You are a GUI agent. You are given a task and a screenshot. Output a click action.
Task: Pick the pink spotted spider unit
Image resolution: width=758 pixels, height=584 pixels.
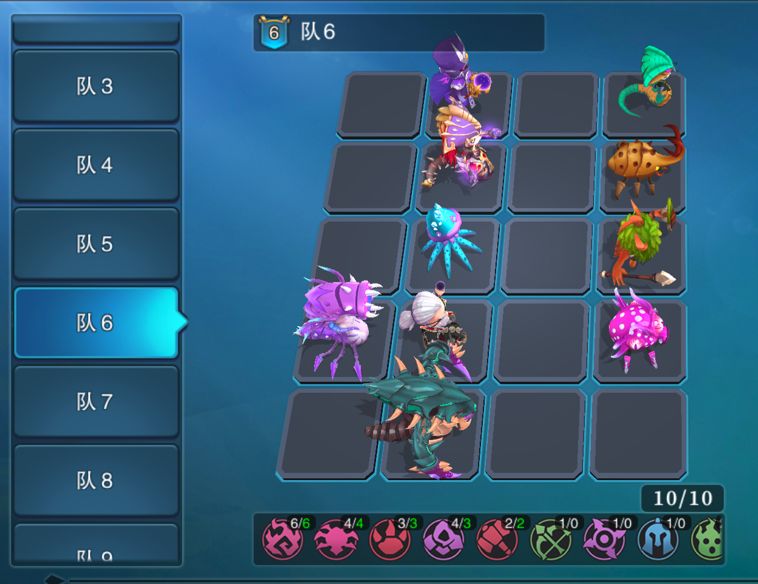tap(636, 326)
